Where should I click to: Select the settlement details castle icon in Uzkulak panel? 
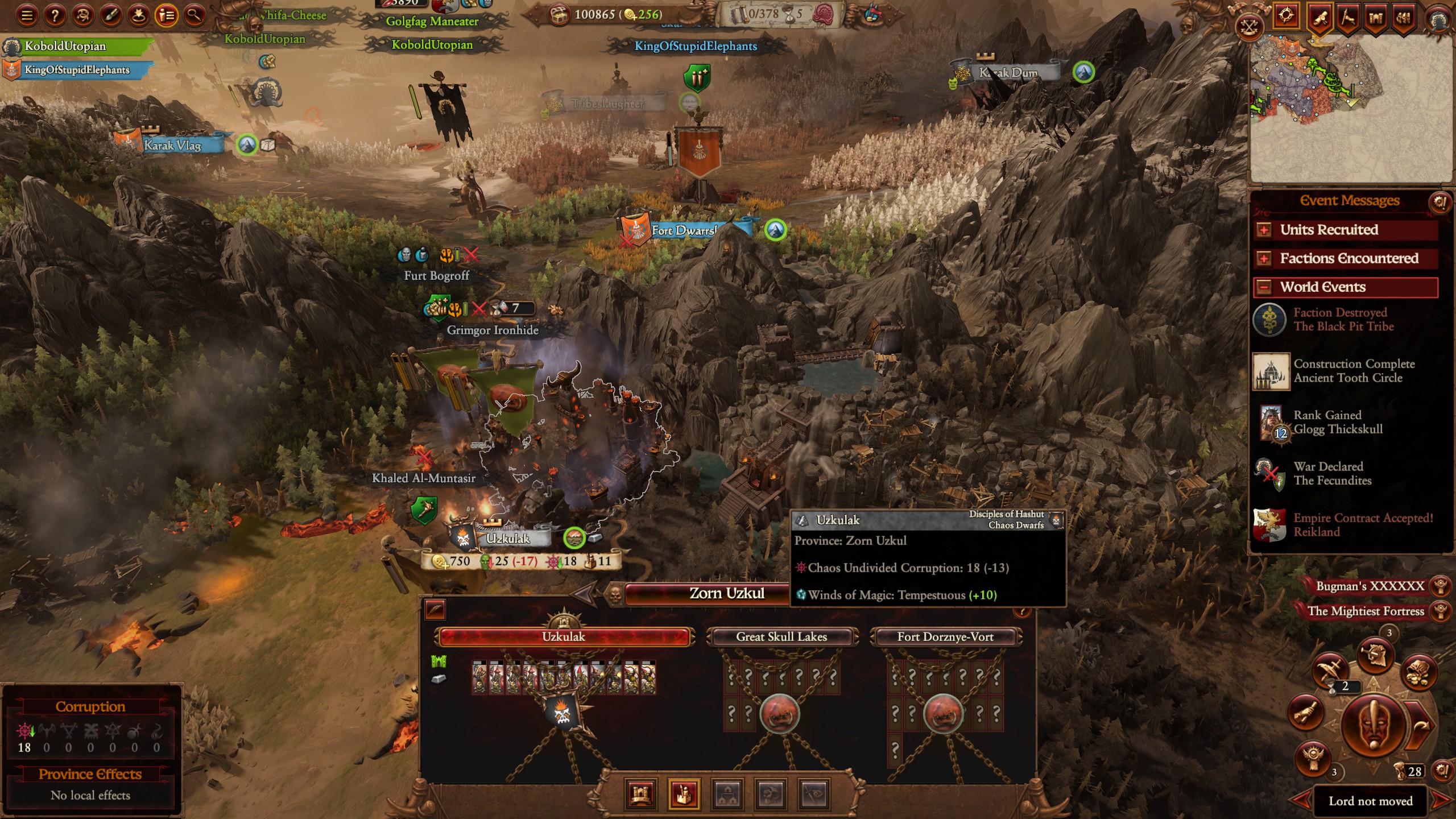click(641, 795)
